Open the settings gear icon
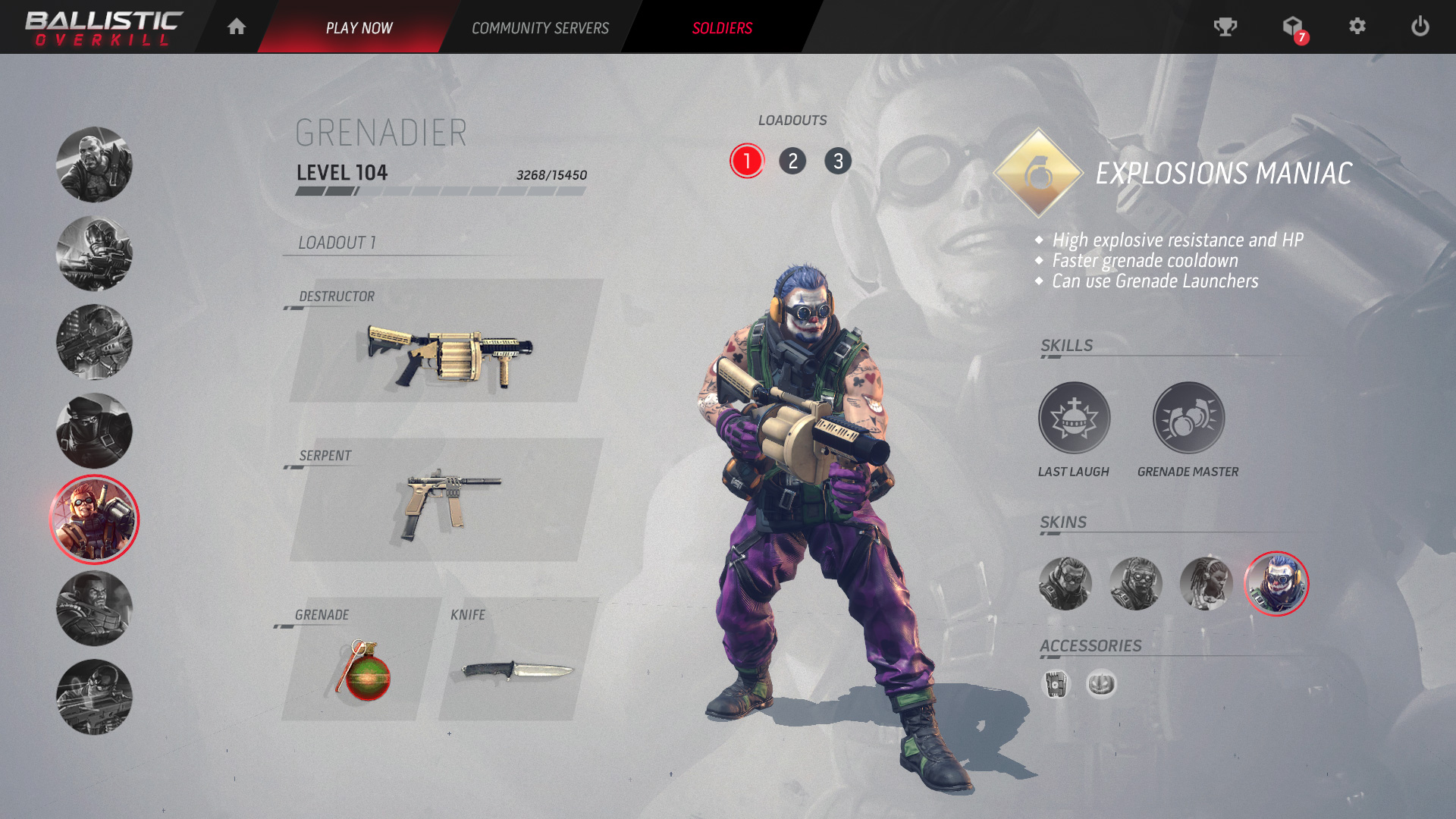This screenshot has height=819, width=1456. pyautogui.click(x=1357, y=27)
